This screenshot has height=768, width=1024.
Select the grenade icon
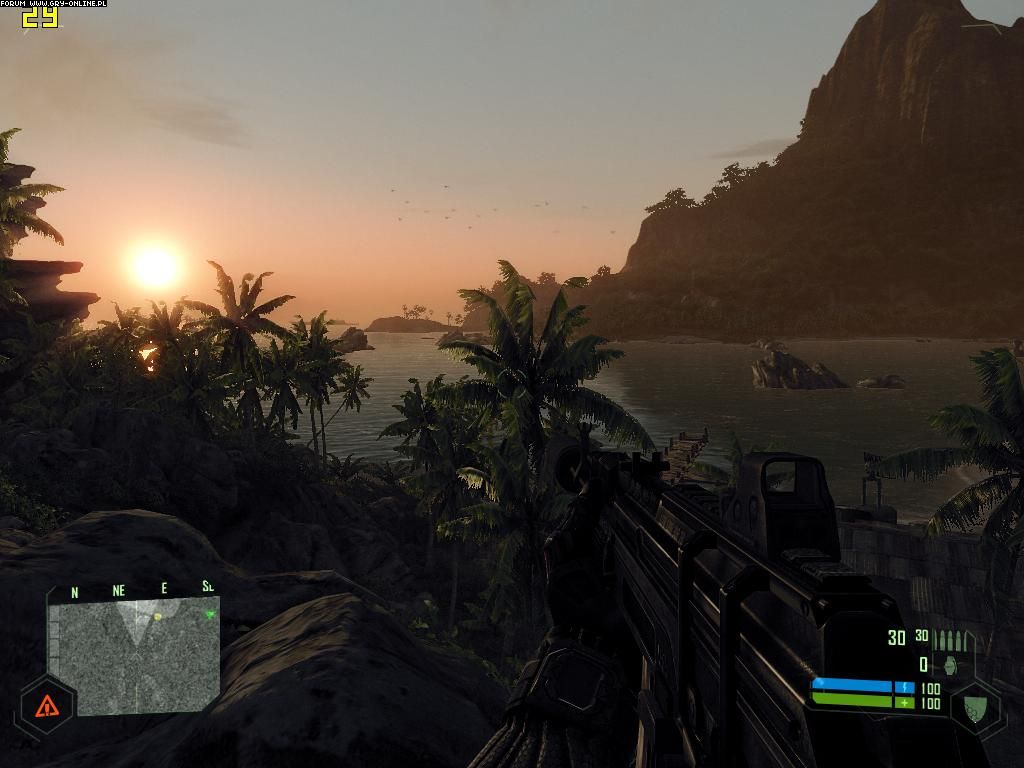pos(949,665)
